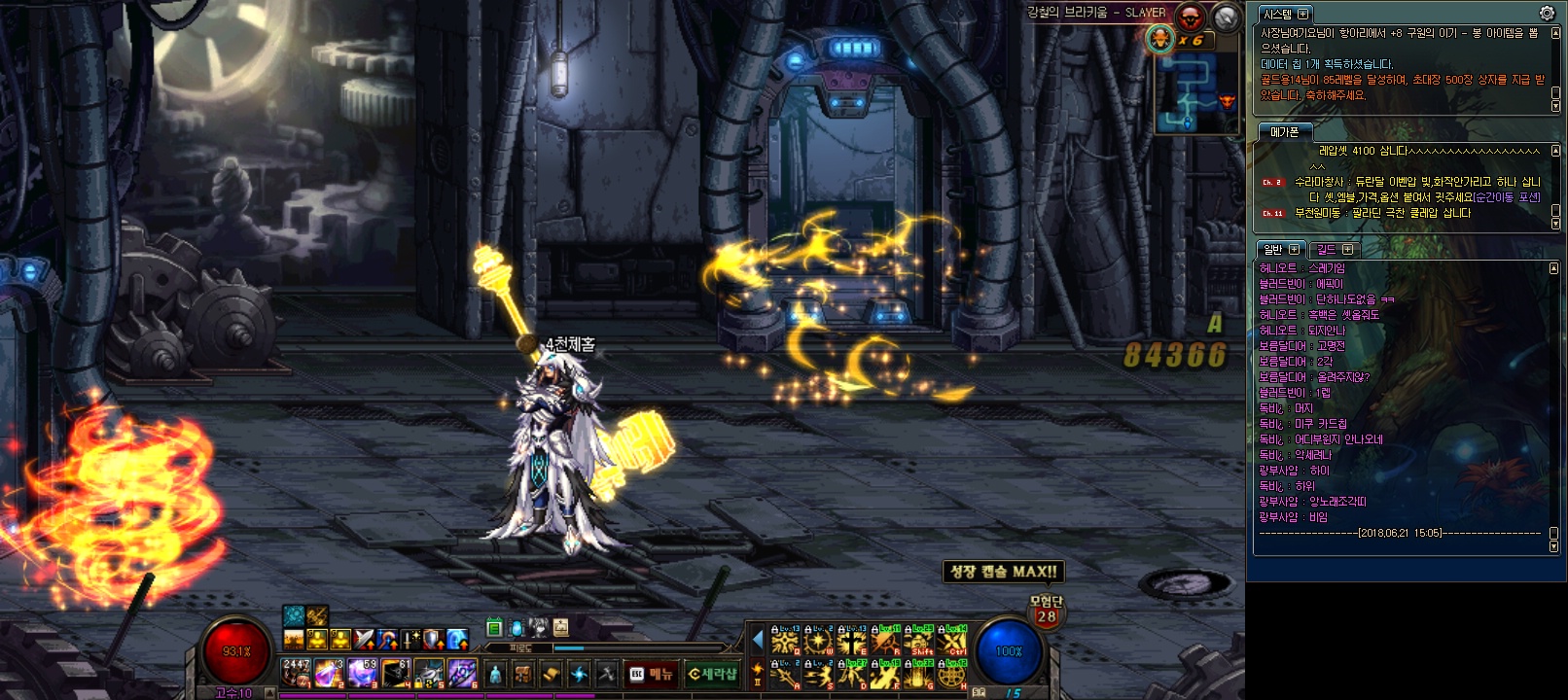Open the ESC 메뉴 menu button

pyautogui.click(x=652, y=674)
